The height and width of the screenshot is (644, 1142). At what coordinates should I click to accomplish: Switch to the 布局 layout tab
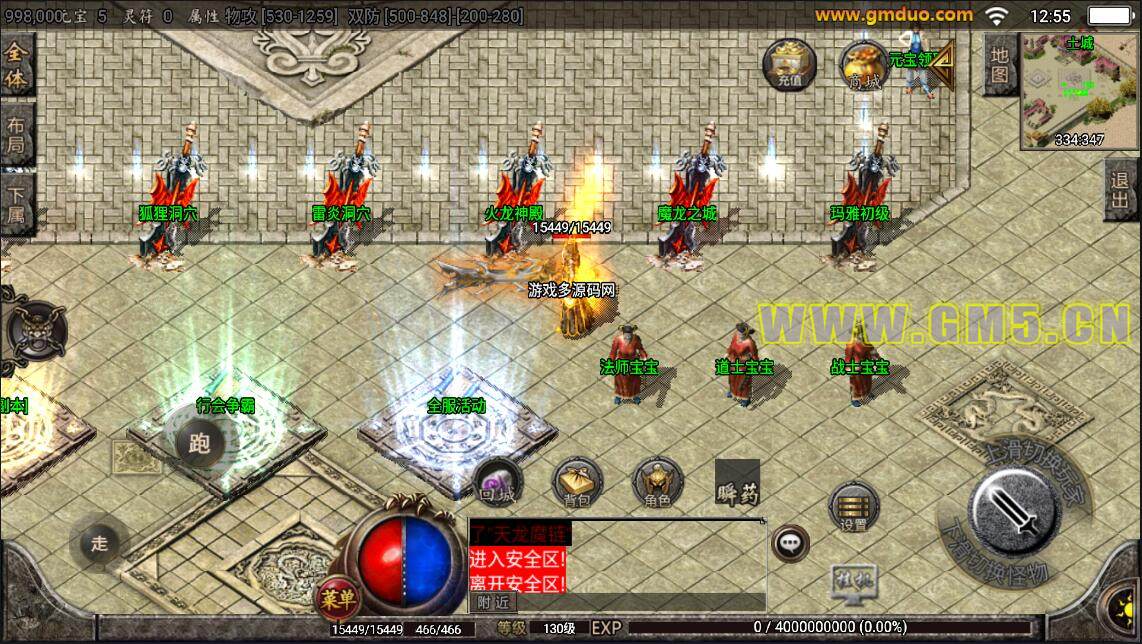point(16,137)
